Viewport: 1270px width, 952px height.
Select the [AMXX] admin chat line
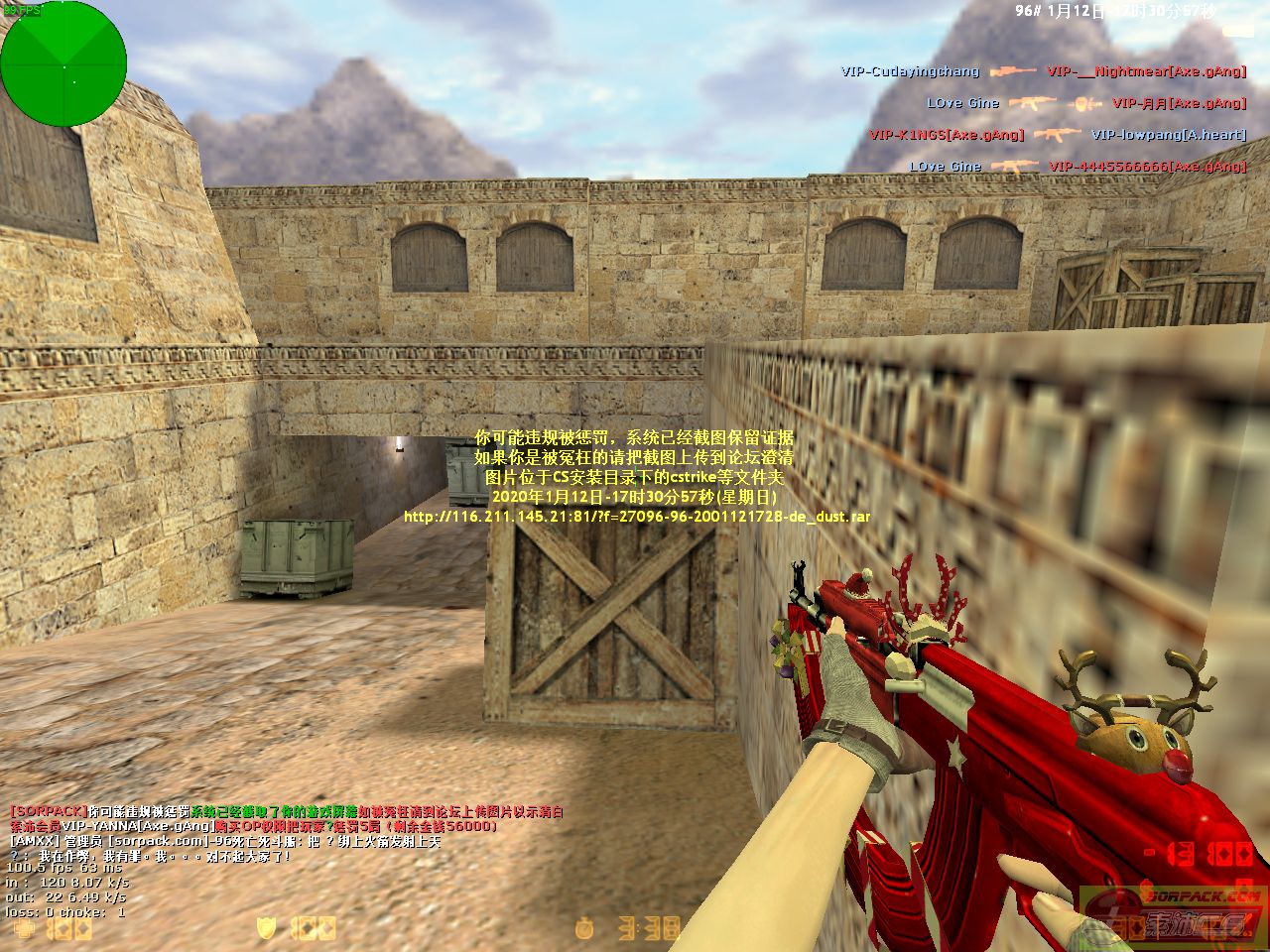click(x=224, y=841)
